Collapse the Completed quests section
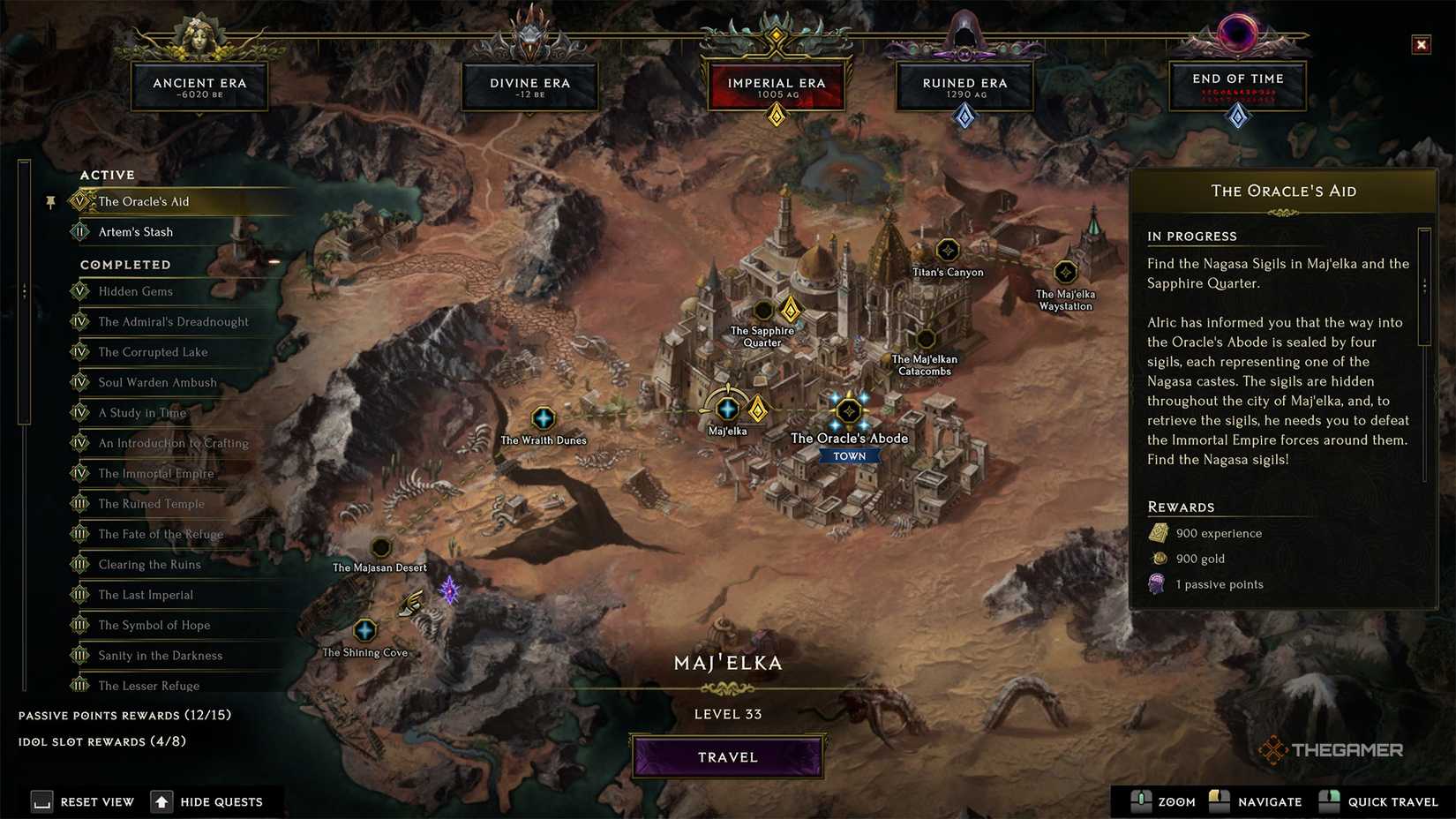Viewport: 1456px width, 819px height. (126, 264)
